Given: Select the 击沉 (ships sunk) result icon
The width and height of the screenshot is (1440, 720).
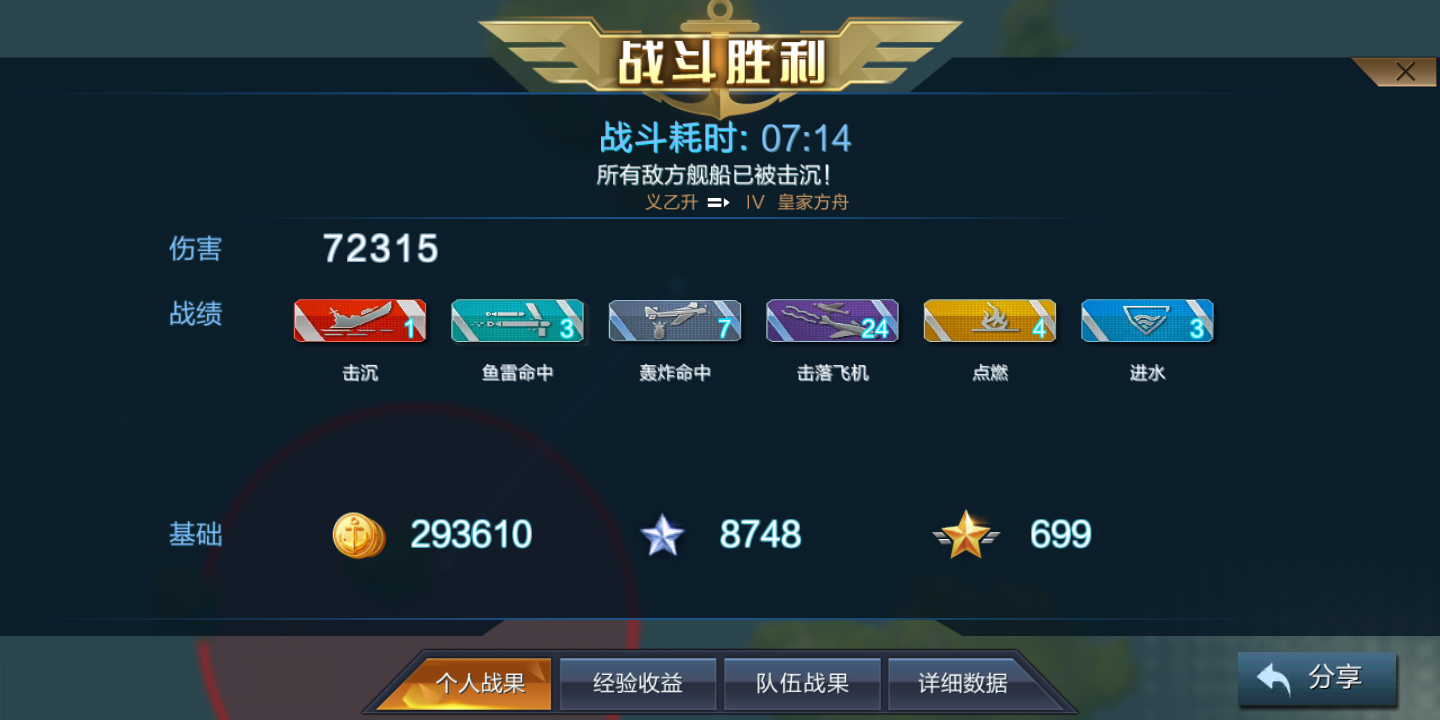Looking at the screenshot, I should coord(360,321).
